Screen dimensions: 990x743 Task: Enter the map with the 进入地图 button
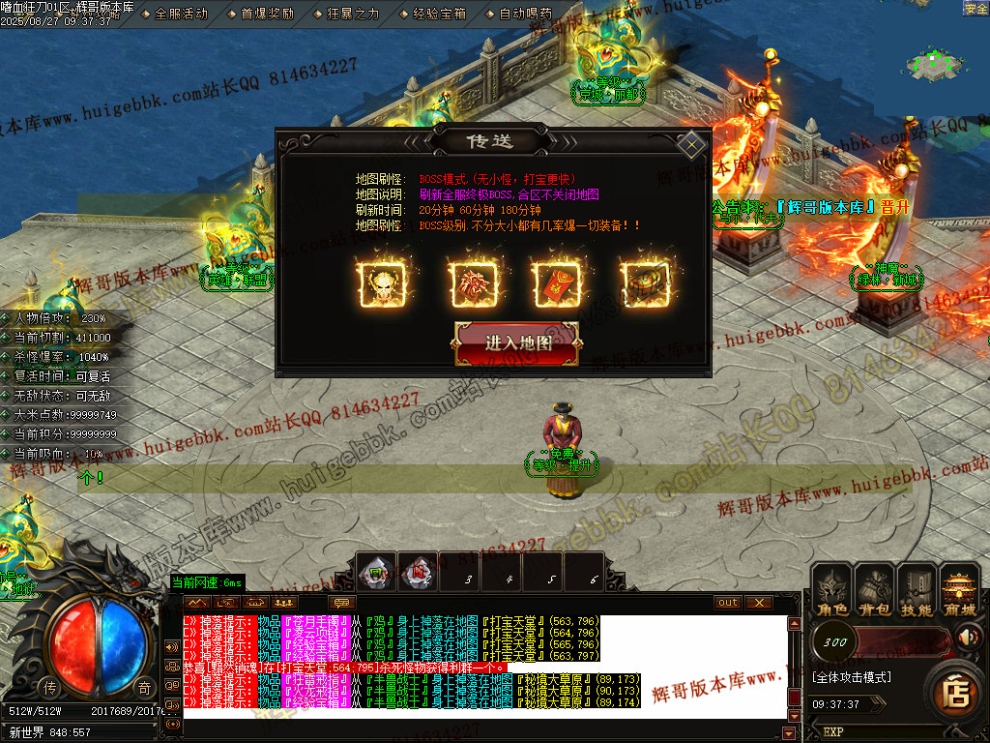pos(517,342)
